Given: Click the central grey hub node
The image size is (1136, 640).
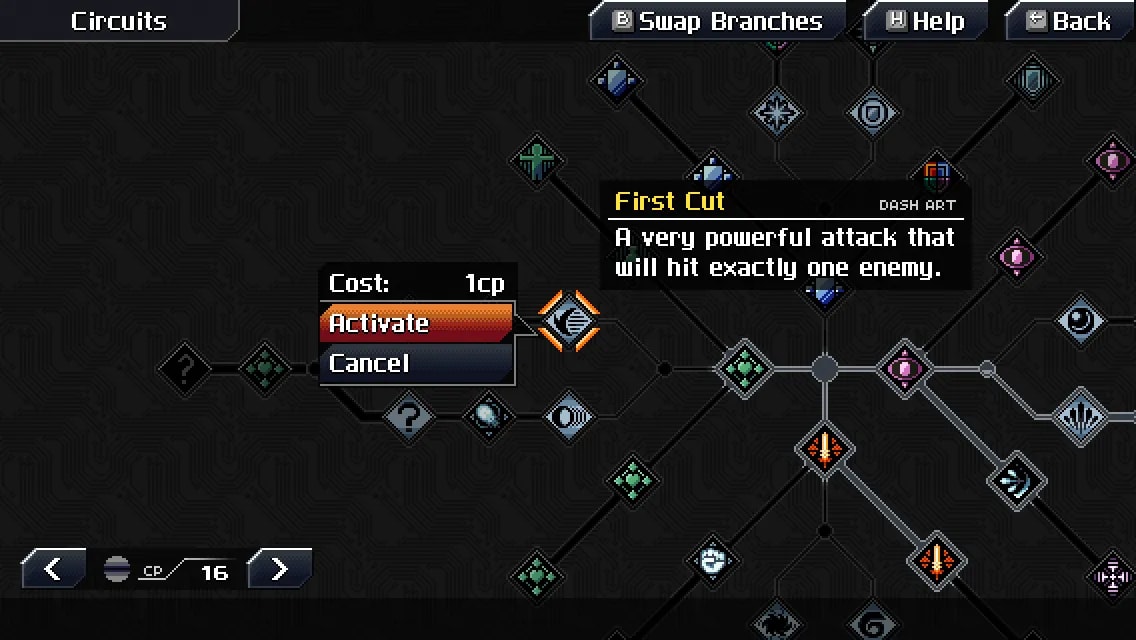Looking at the screenshot, I should click(x=824, y=369).
